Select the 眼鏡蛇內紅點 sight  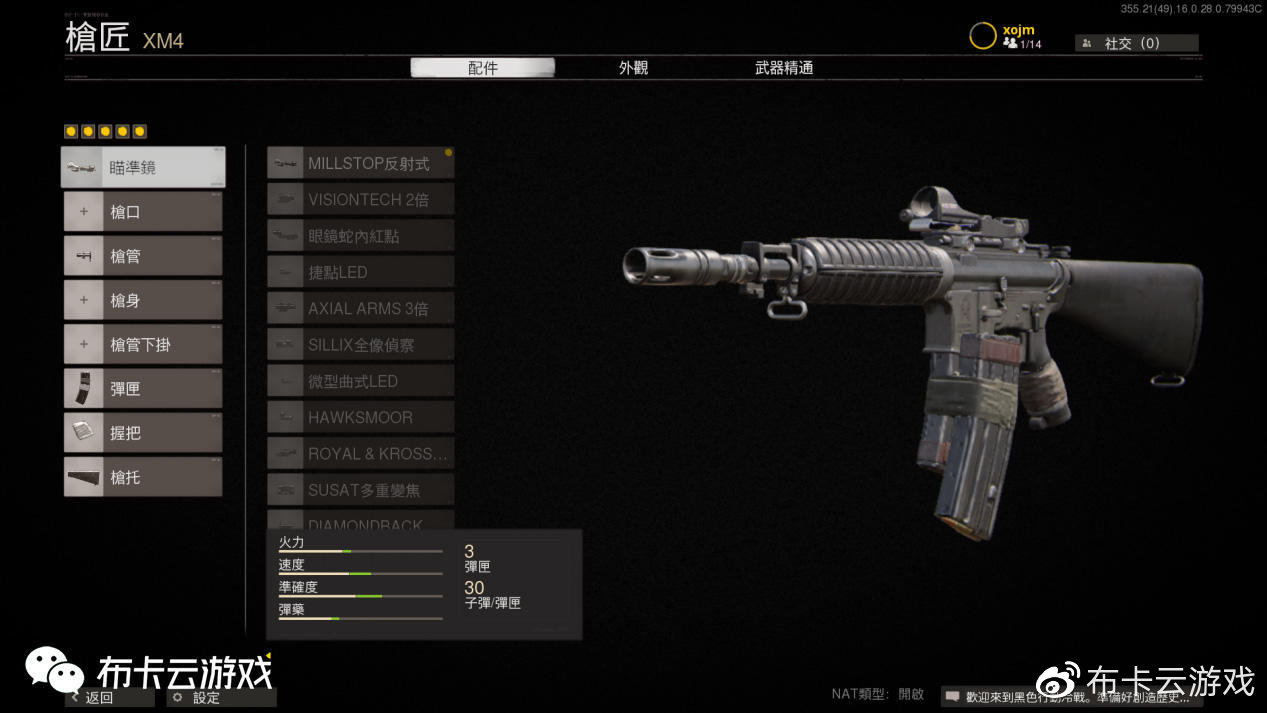tap(361, 236)
